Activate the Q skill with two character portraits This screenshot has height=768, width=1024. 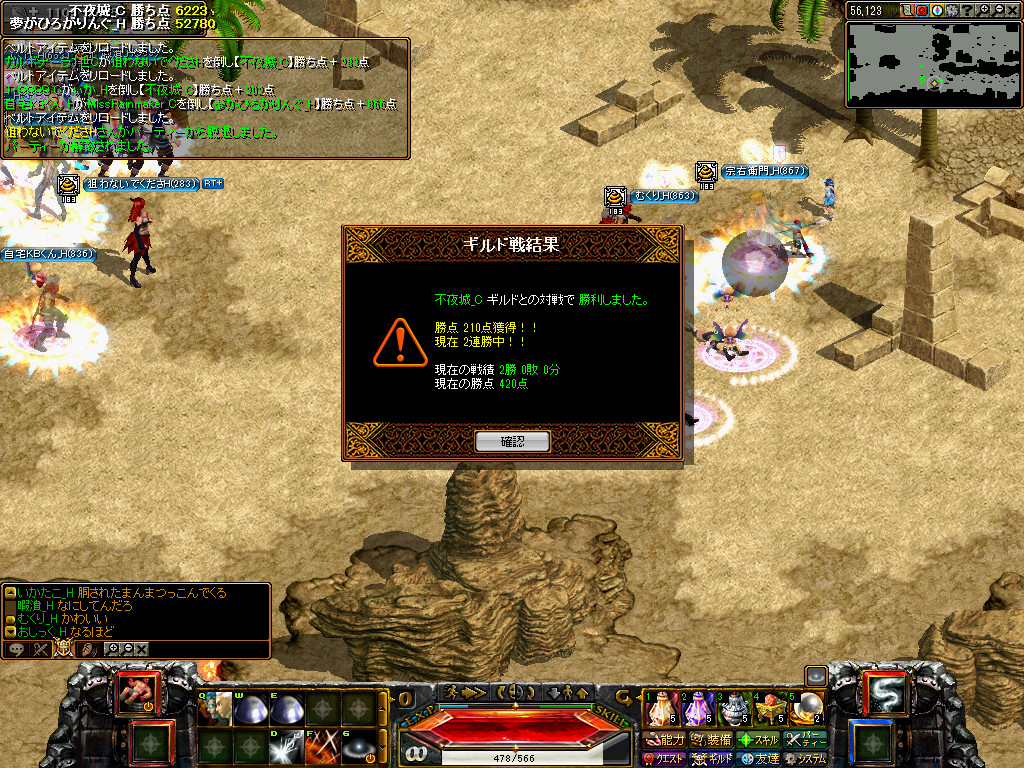tap(215, 709)
